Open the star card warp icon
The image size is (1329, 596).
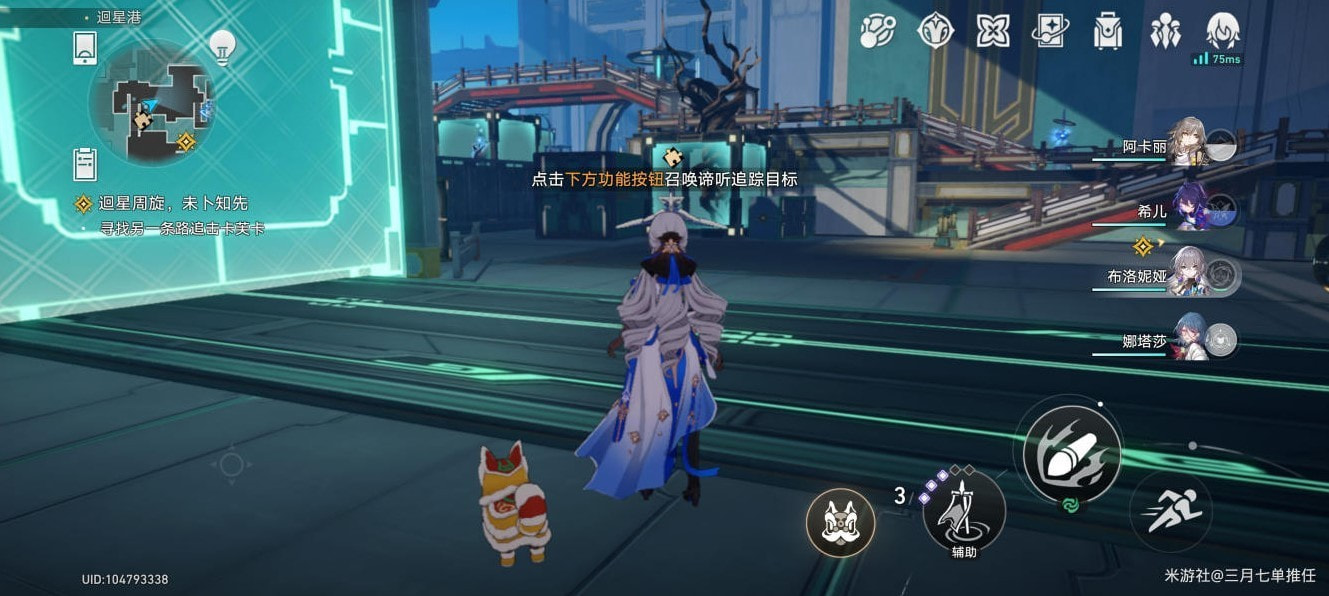[1050, 31]
